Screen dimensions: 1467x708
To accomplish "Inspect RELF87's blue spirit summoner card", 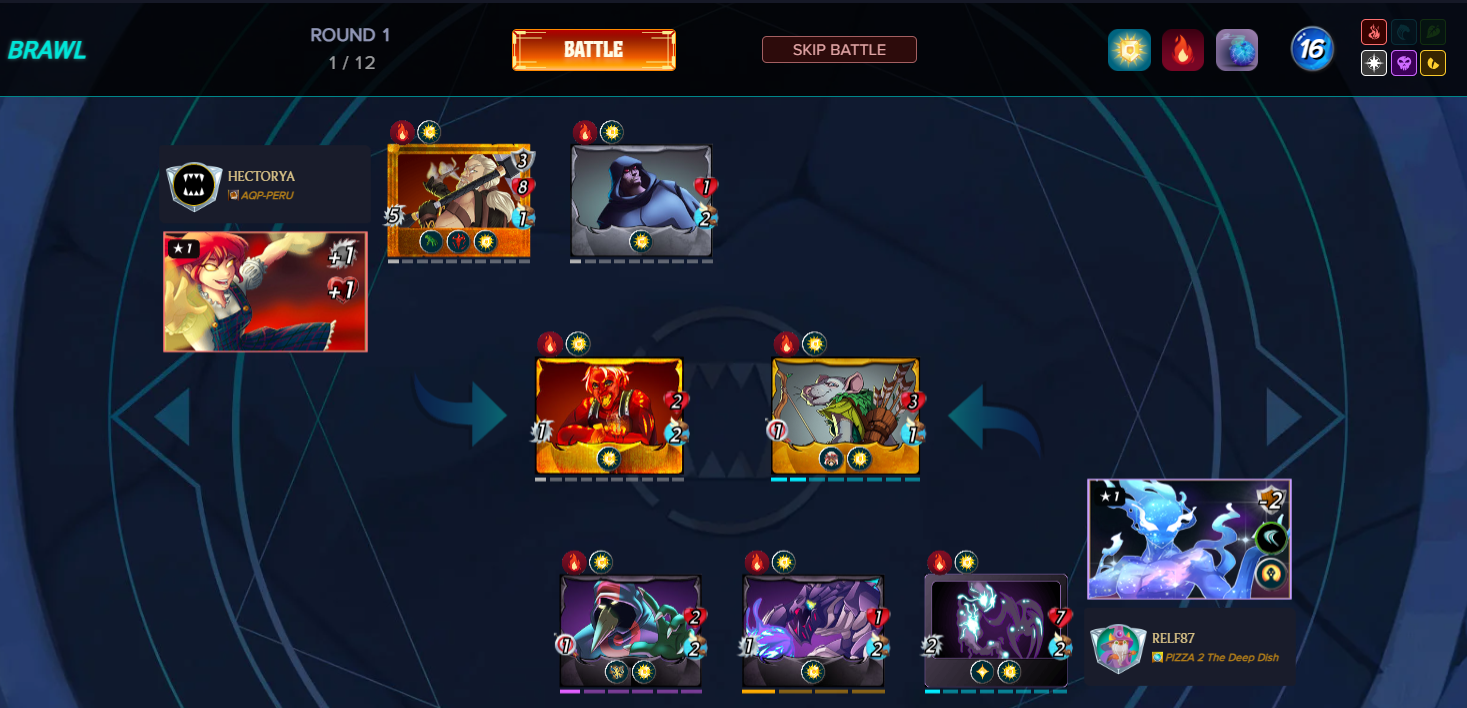I will click(x=1189, y=539).
